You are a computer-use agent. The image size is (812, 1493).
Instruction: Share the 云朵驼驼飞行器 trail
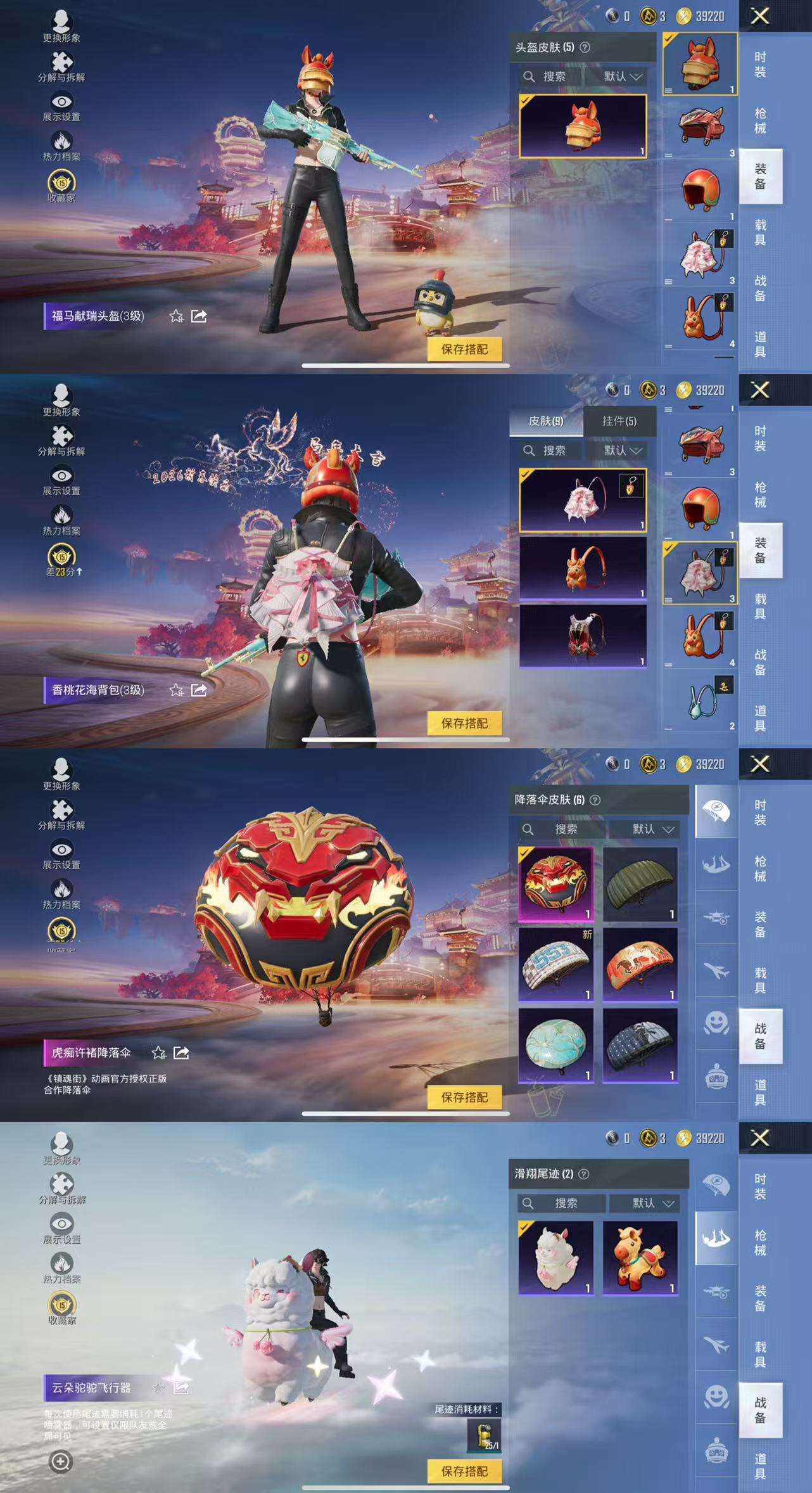point(181,1388)
